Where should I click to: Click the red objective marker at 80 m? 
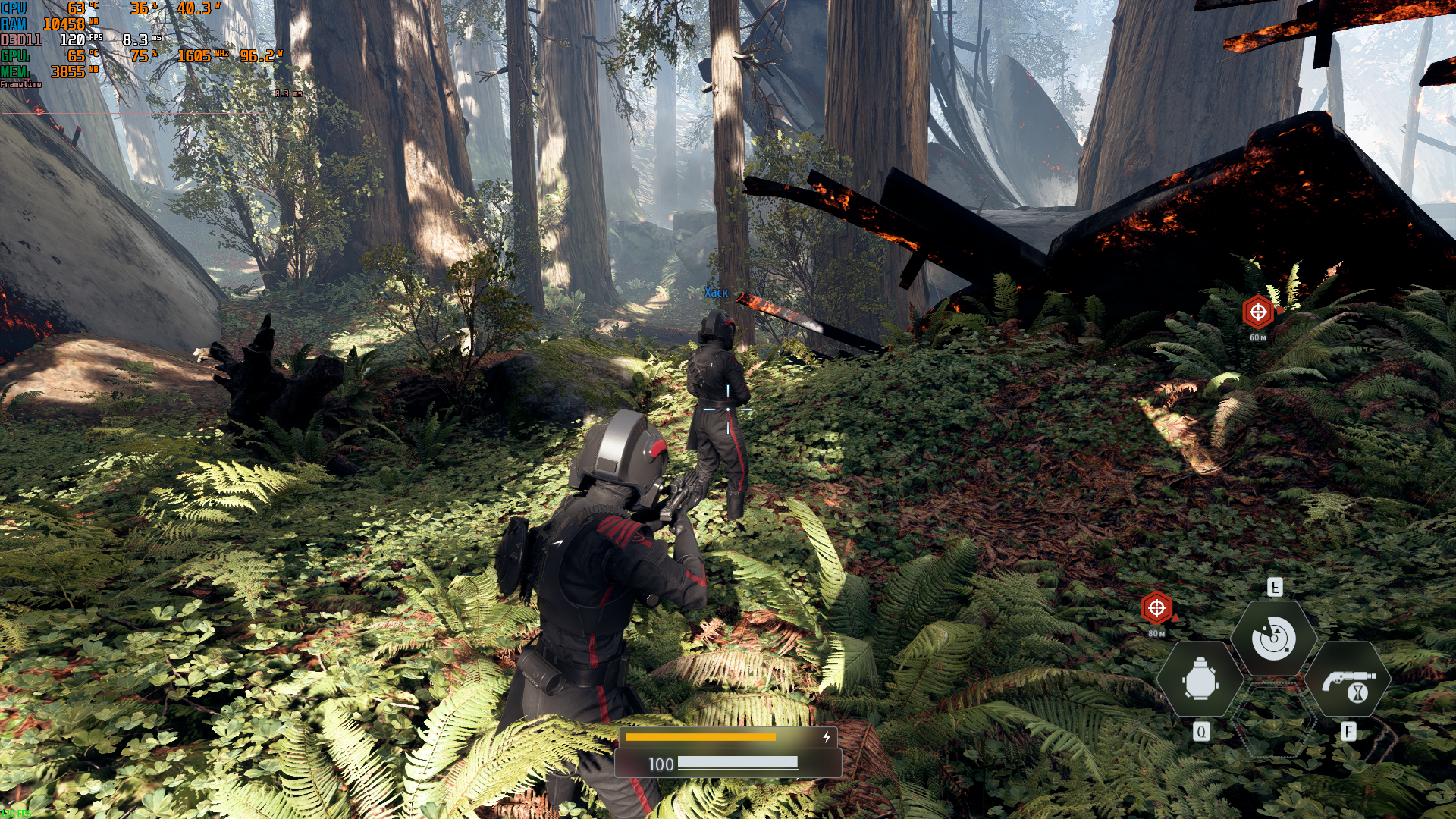pos(1156,607)
